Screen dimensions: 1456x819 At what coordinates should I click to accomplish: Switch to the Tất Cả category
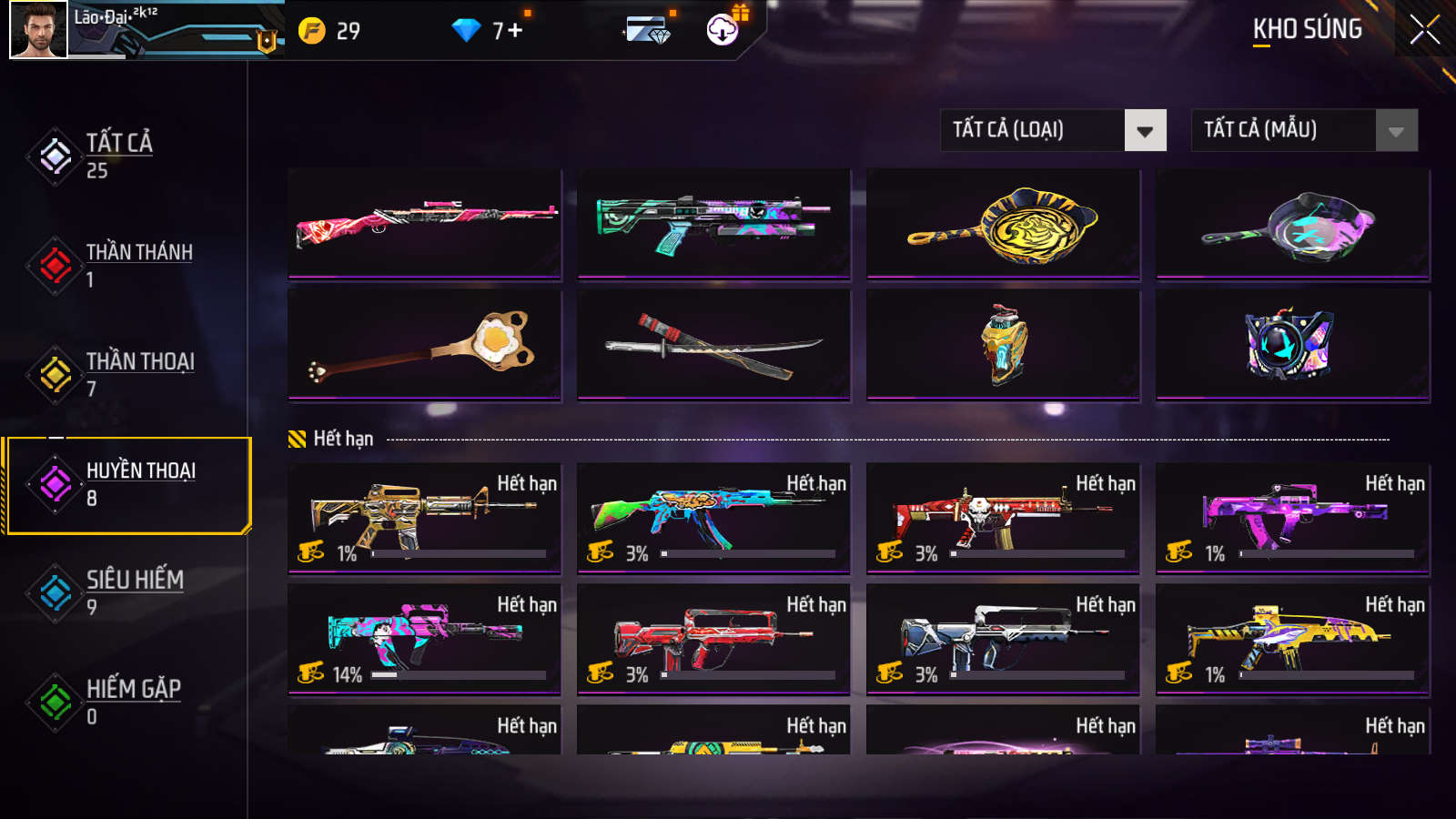coord(118,156)
